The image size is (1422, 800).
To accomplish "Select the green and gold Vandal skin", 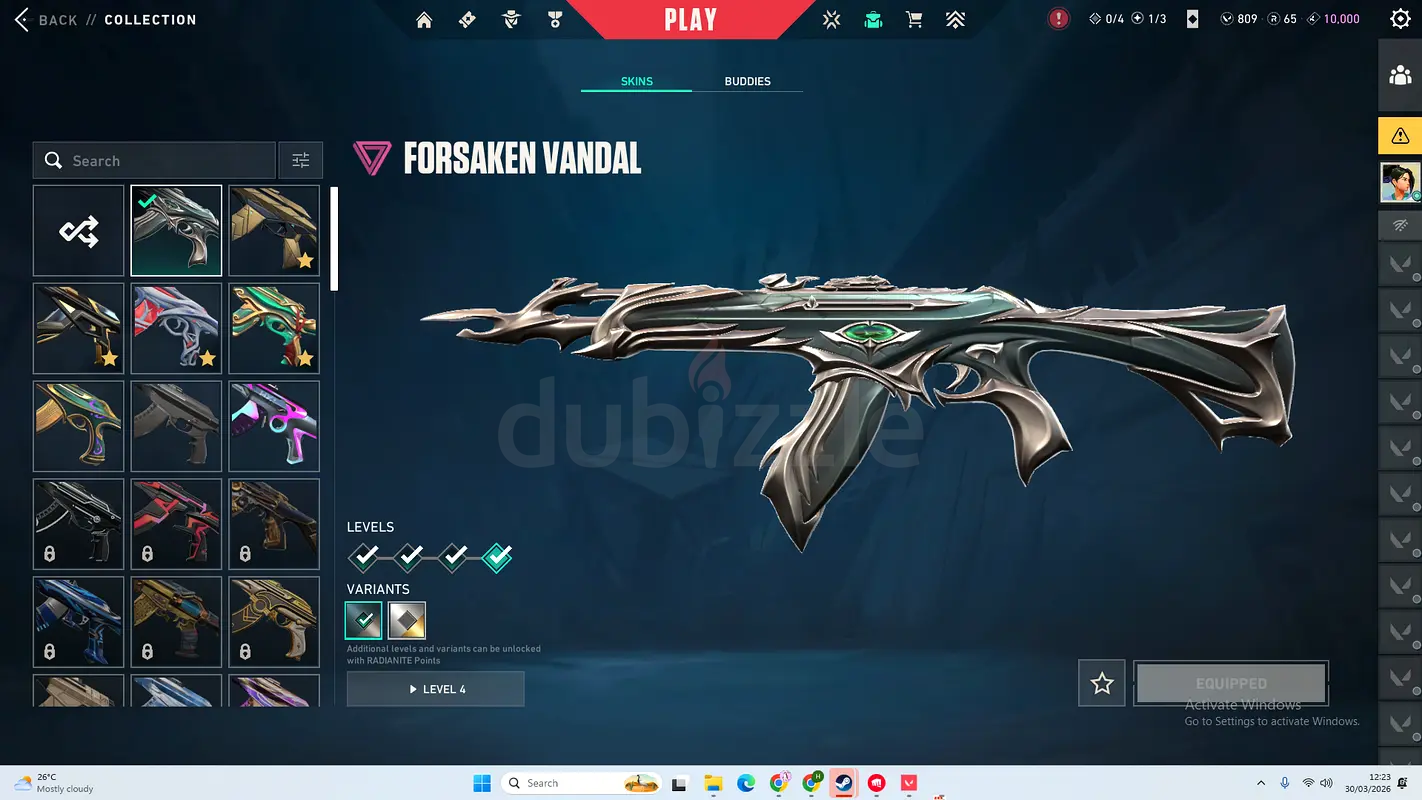I will pyautogui.click(x=274, y=328).
